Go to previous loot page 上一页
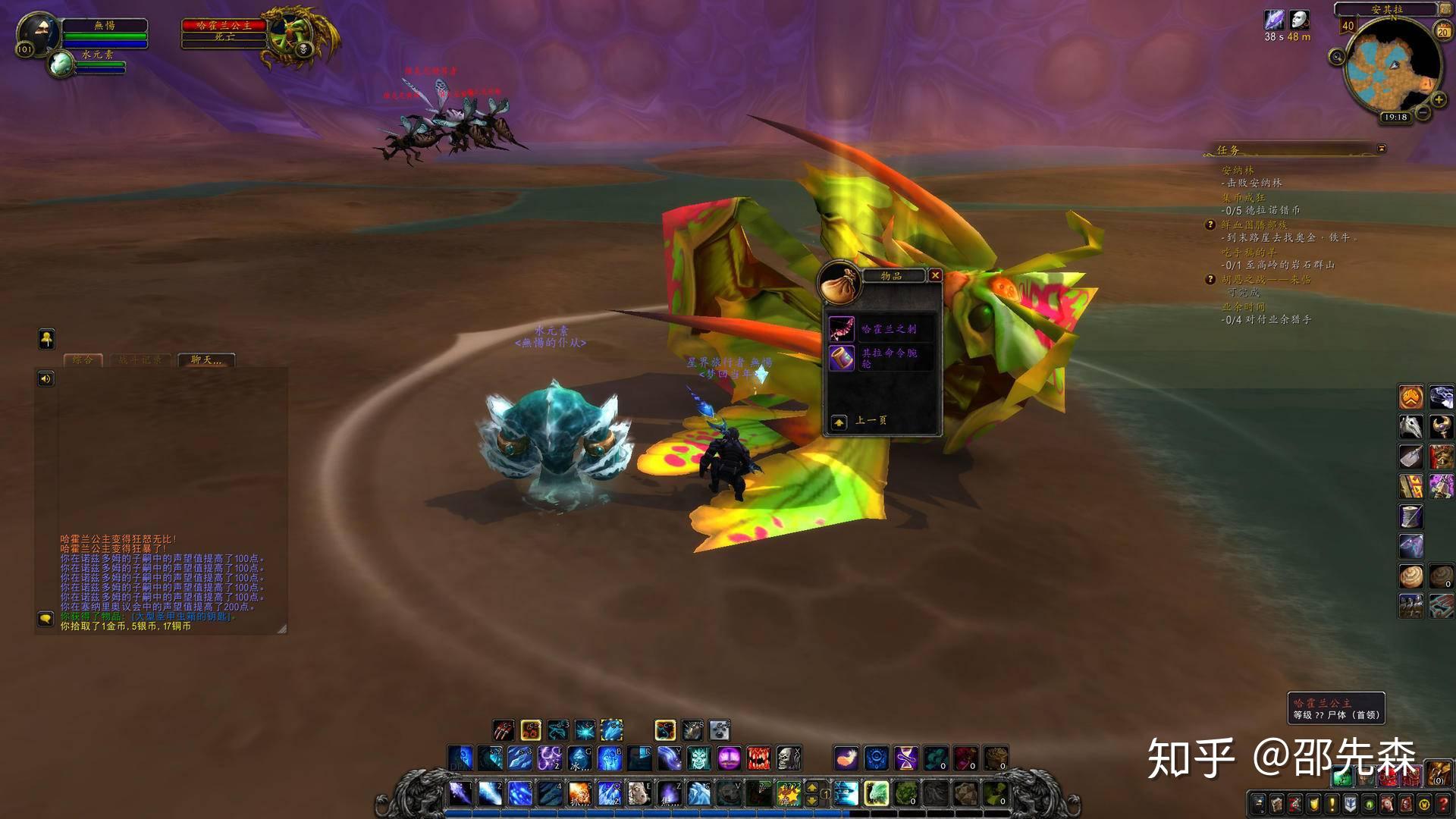 coord(839,422)
